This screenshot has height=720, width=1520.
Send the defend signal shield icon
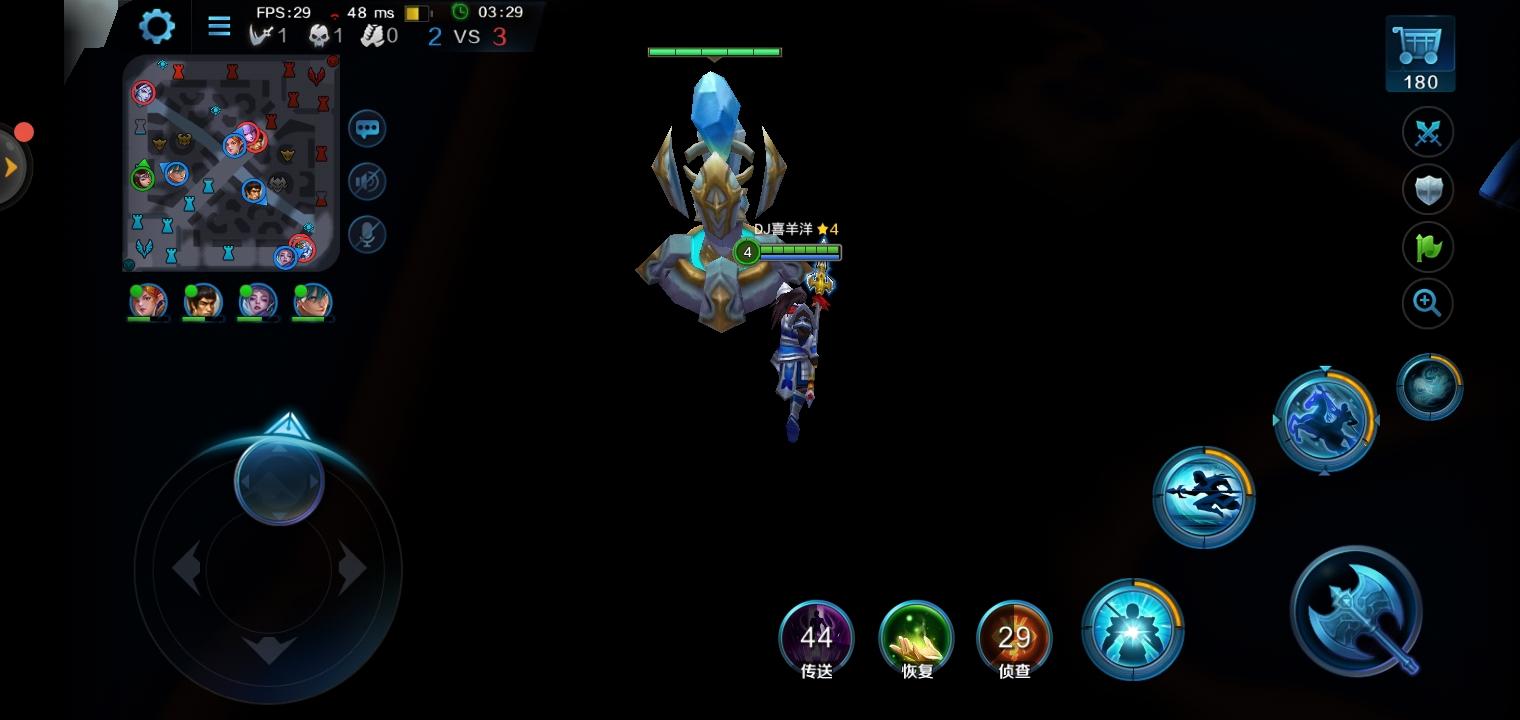[x=1427, y=189]
